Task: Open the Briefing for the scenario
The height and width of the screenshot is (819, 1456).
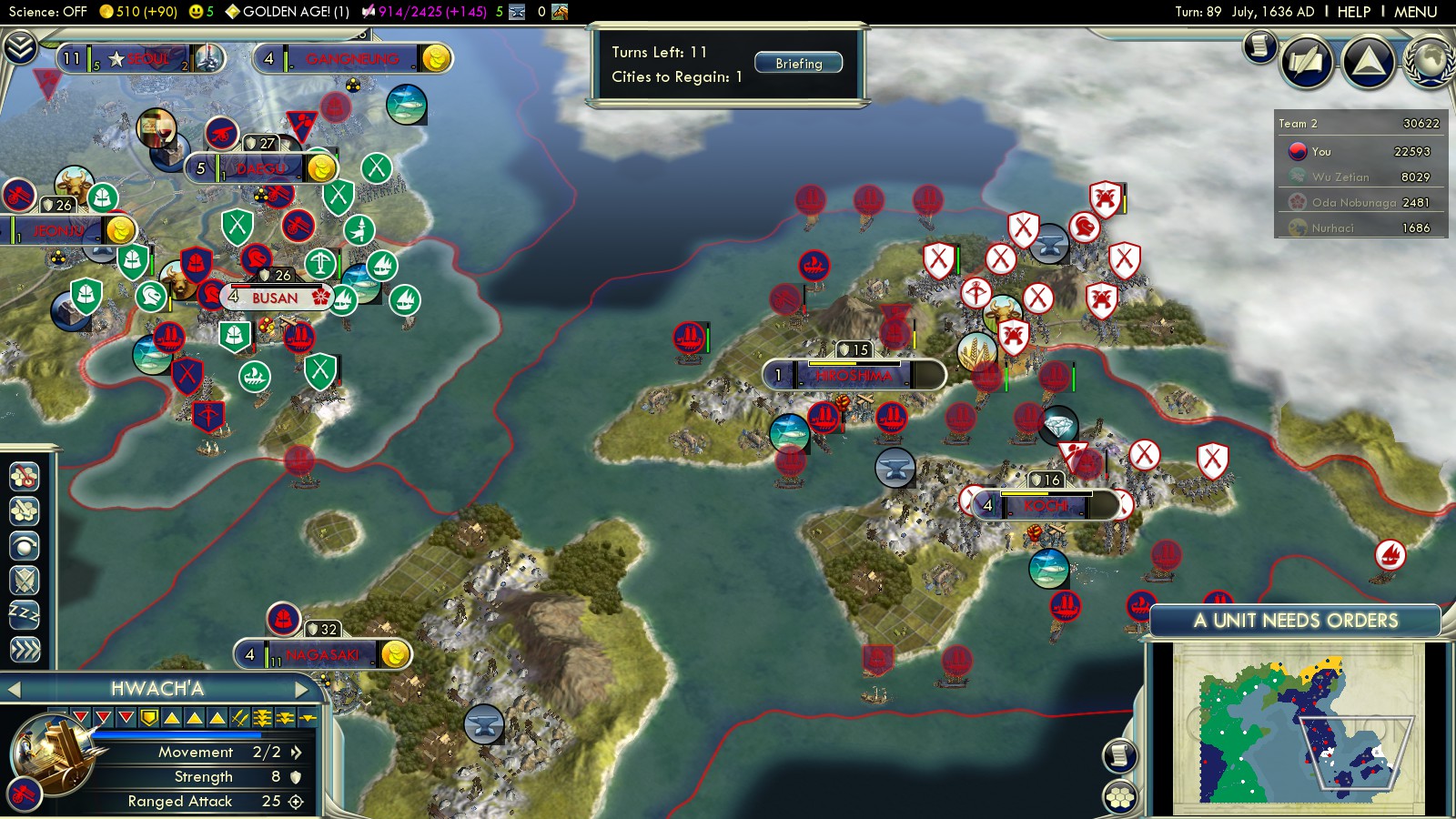Action: (x=798, y=64)
